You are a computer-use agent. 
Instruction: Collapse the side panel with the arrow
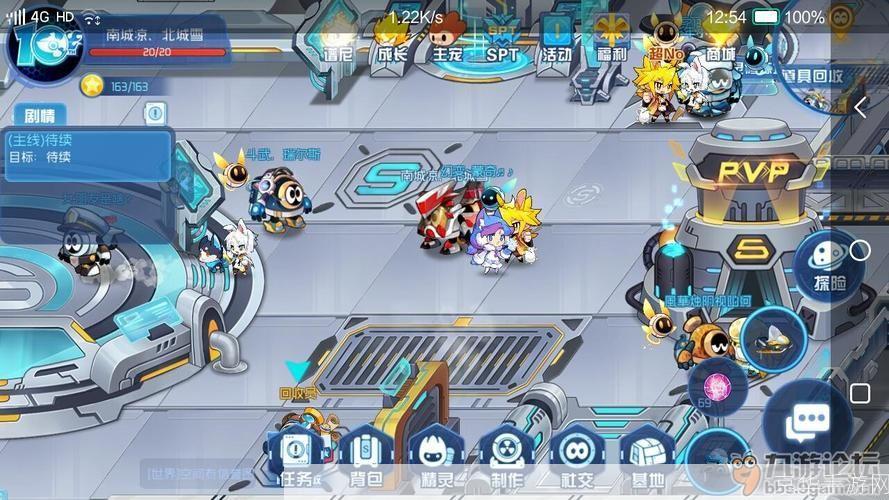point(860,108)
